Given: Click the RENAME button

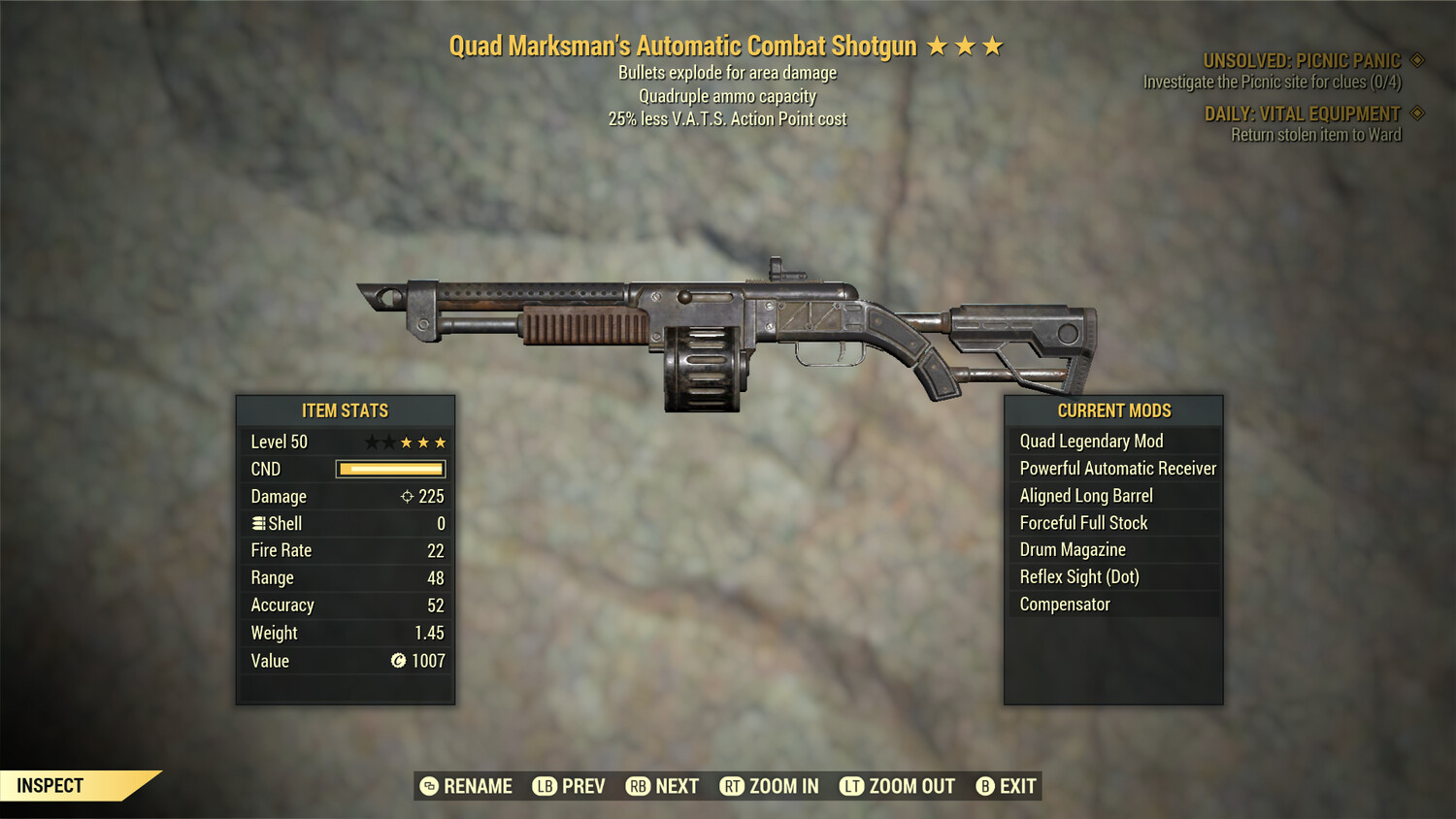Looking at the screenshot, I should tap(466, 786).
